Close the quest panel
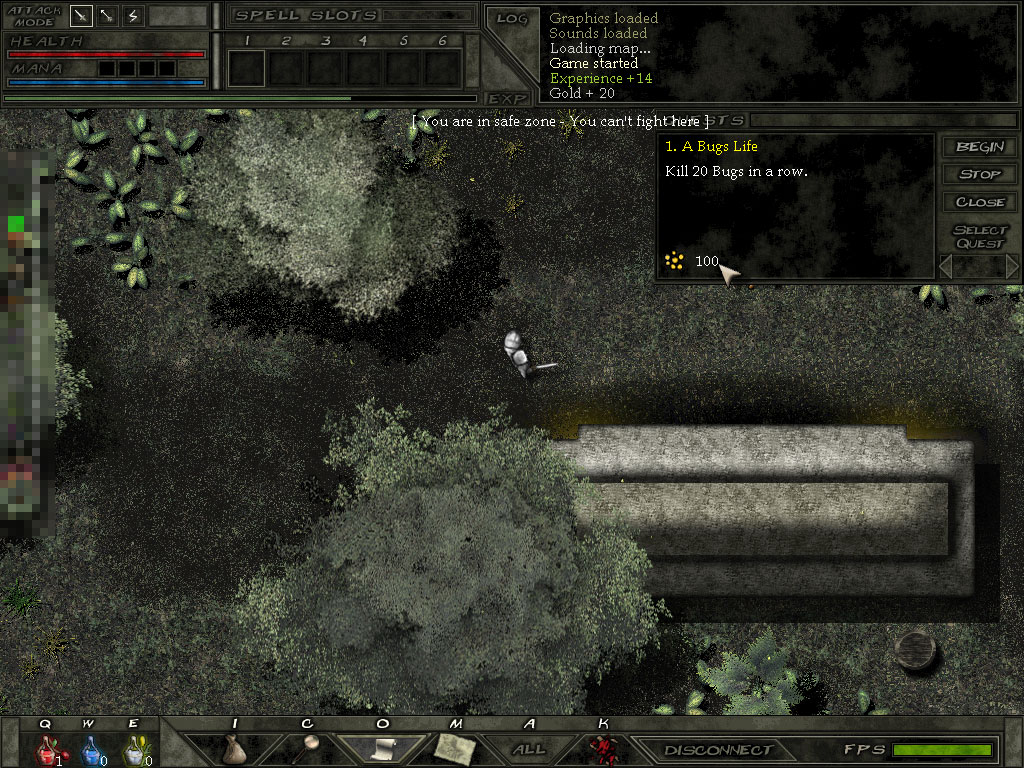This screenshot has height=768, width=1024. 980,201
